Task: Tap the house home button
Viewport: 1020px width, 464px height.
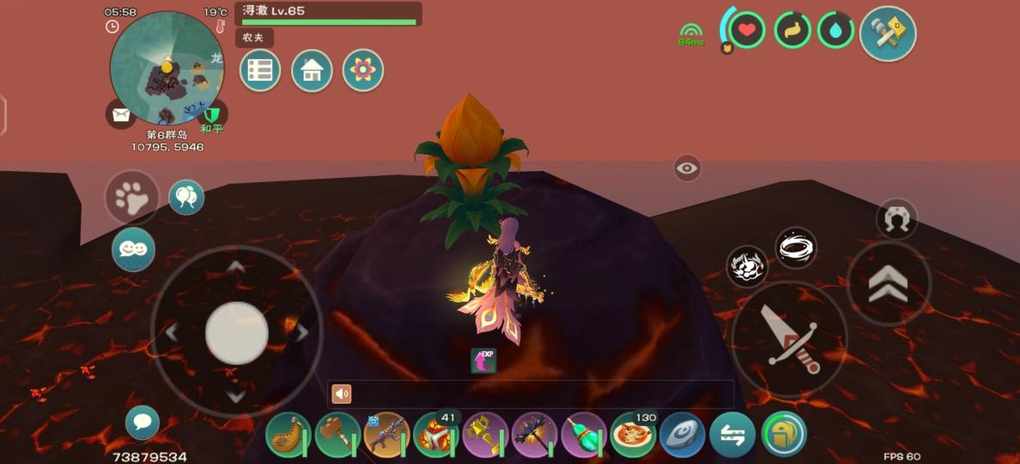Action: coord(312,71)
